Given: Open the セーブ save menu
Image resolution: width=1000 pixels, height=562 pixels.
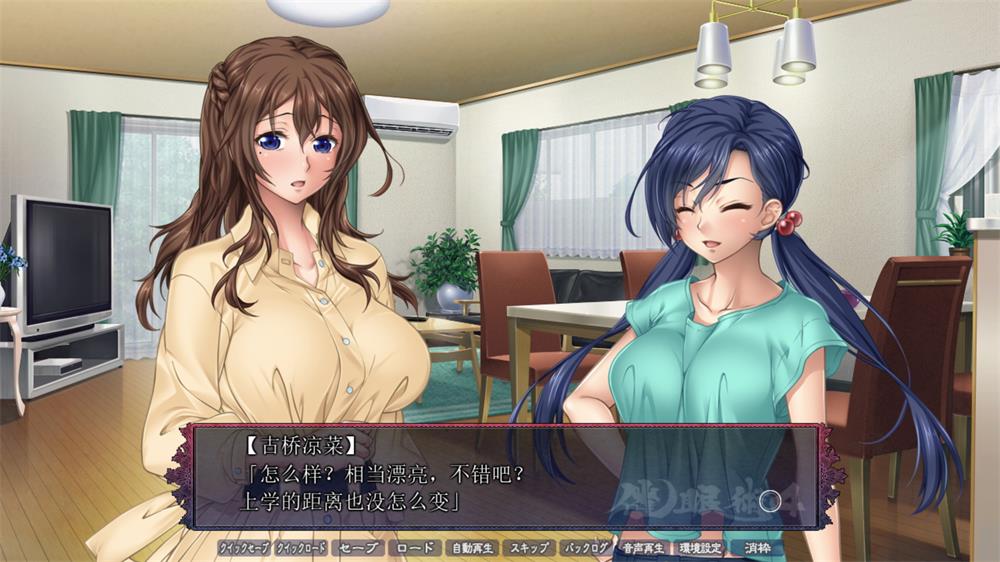Looking at the screenshot, I should tap(358, 548).
